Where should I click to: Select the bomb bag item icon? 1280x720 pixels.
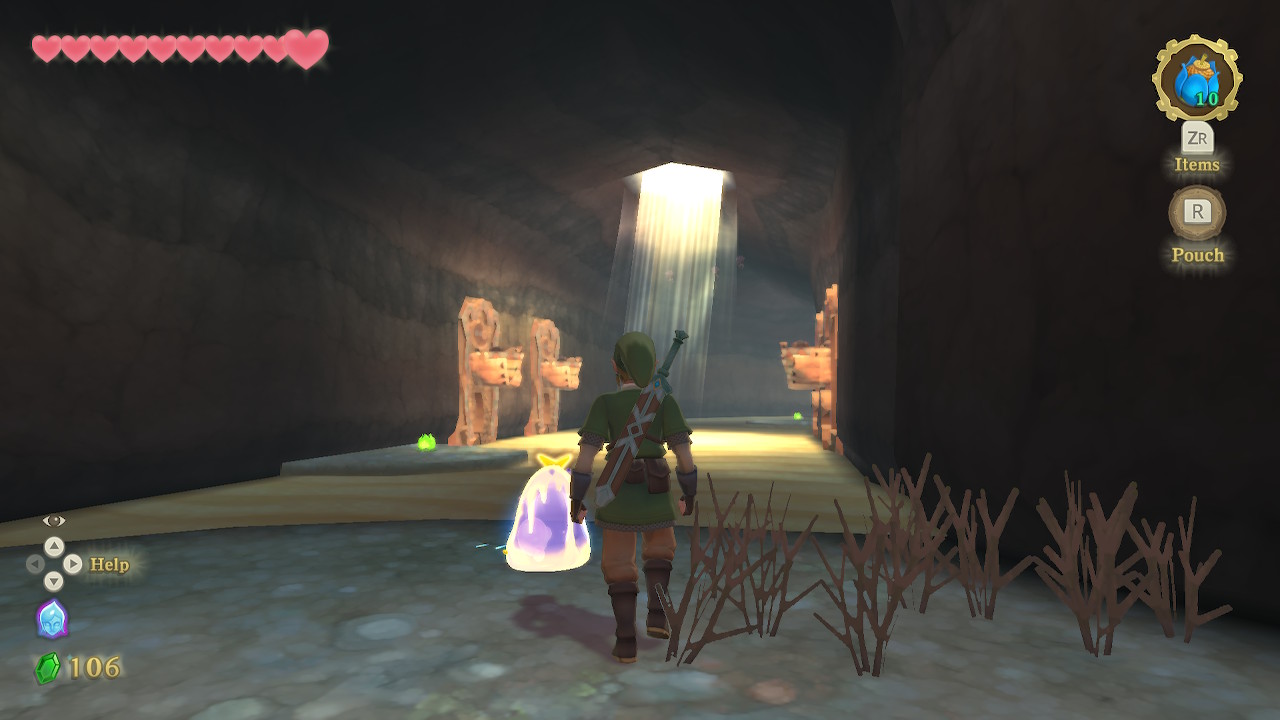point(1197,79)
